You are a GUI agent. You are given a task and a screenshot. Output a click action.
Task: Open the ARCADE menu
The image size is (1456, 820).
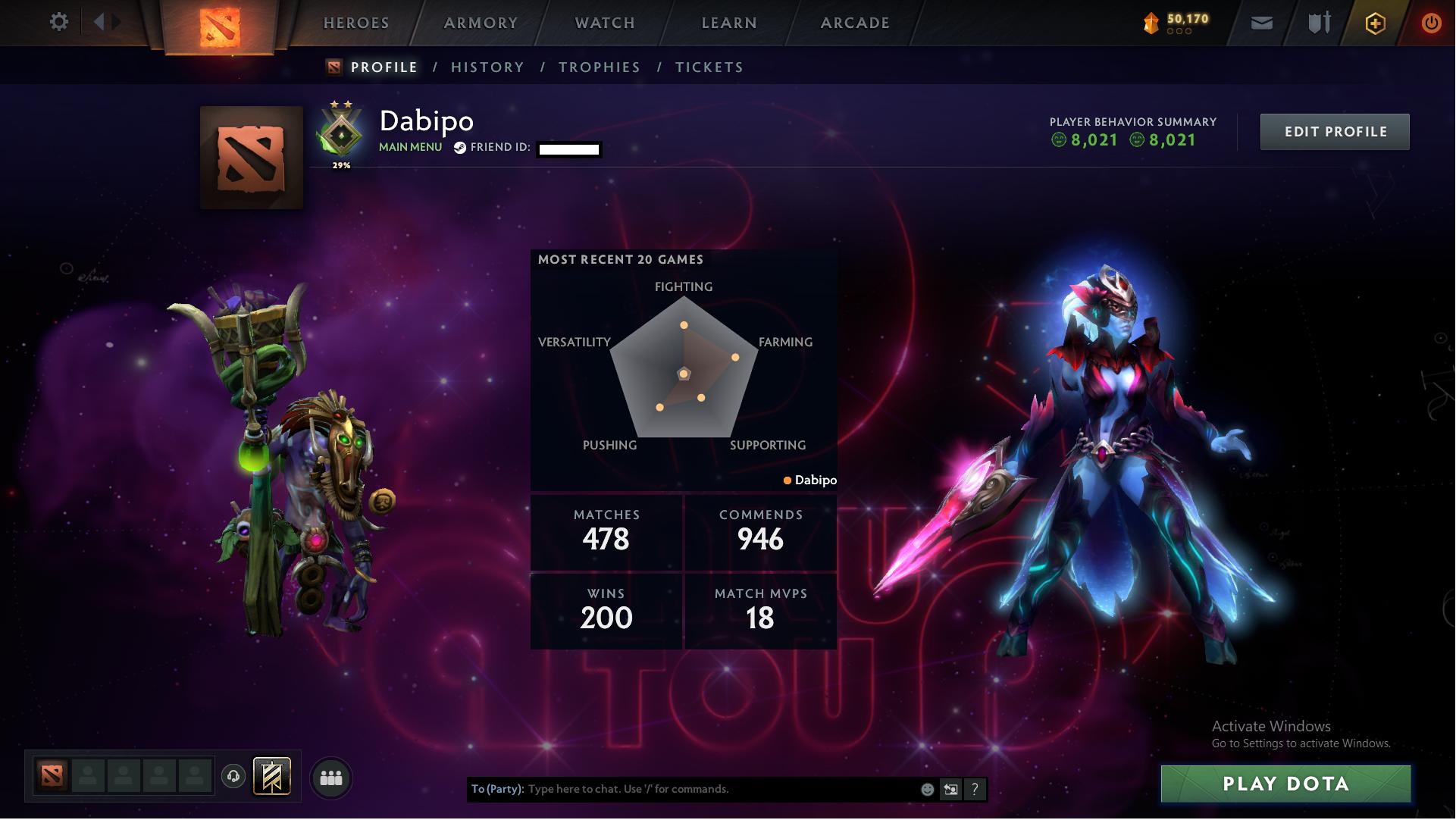pos(855,23)
